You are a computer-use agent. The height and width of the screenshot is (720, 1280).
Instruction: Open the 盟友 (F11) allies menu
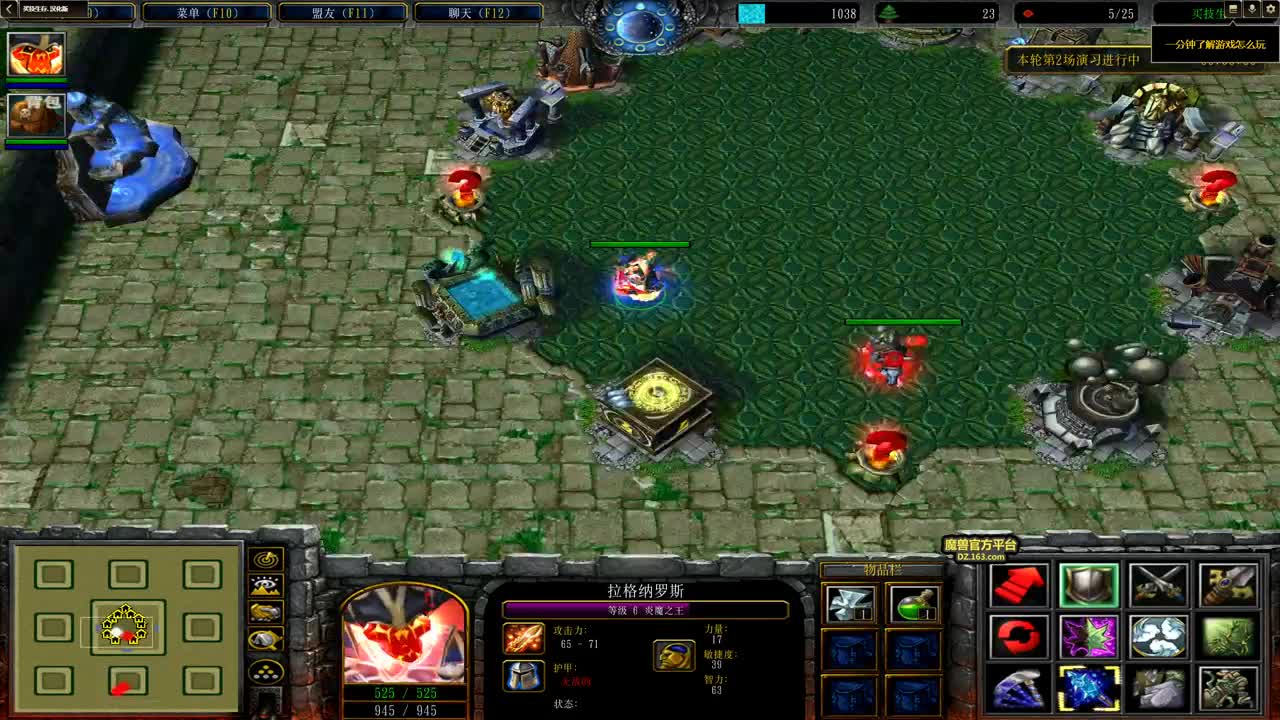[341, 12]
